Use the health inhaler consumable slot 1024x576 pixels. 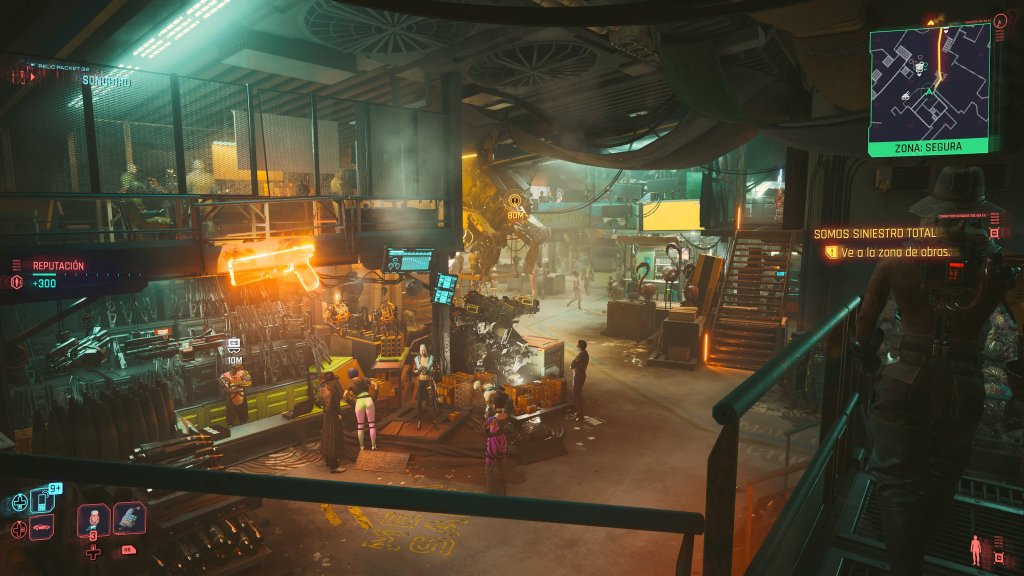click(93, 518)
